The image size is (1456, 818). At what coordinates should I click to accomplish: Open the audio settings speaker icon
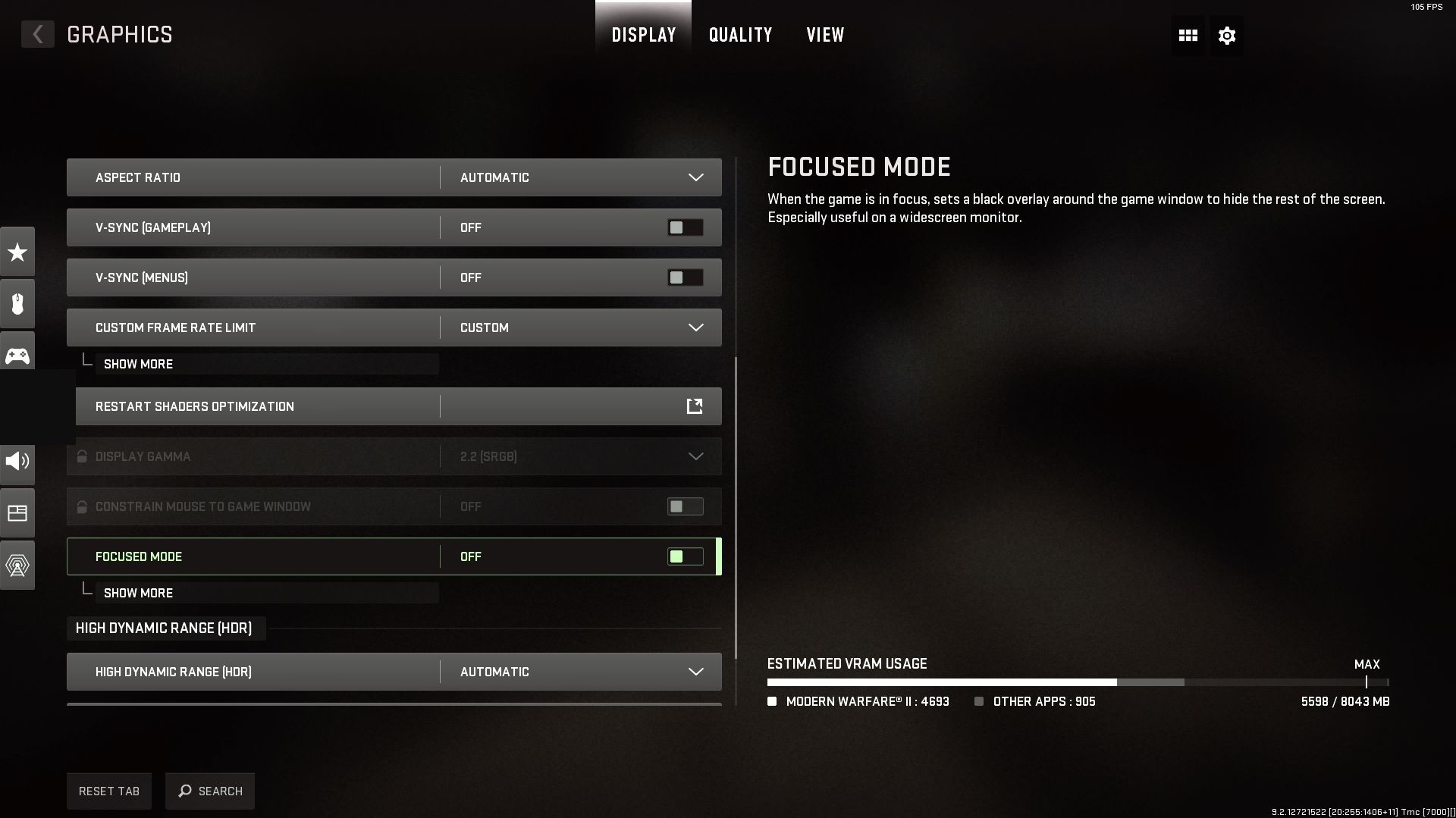pyautogui.click(x=17, y=464)
